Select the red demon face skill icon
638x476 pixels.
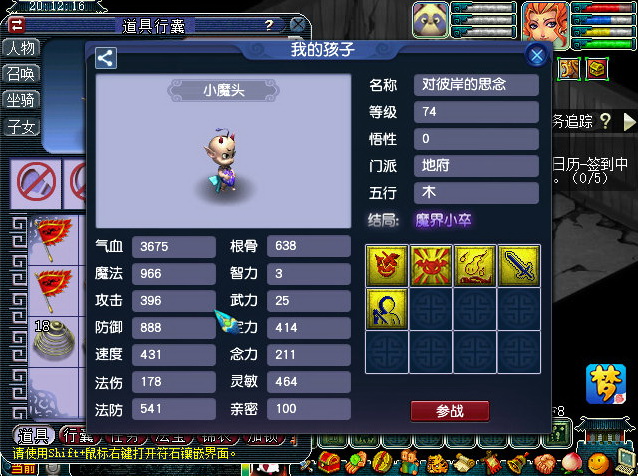[x=386, y=267]
